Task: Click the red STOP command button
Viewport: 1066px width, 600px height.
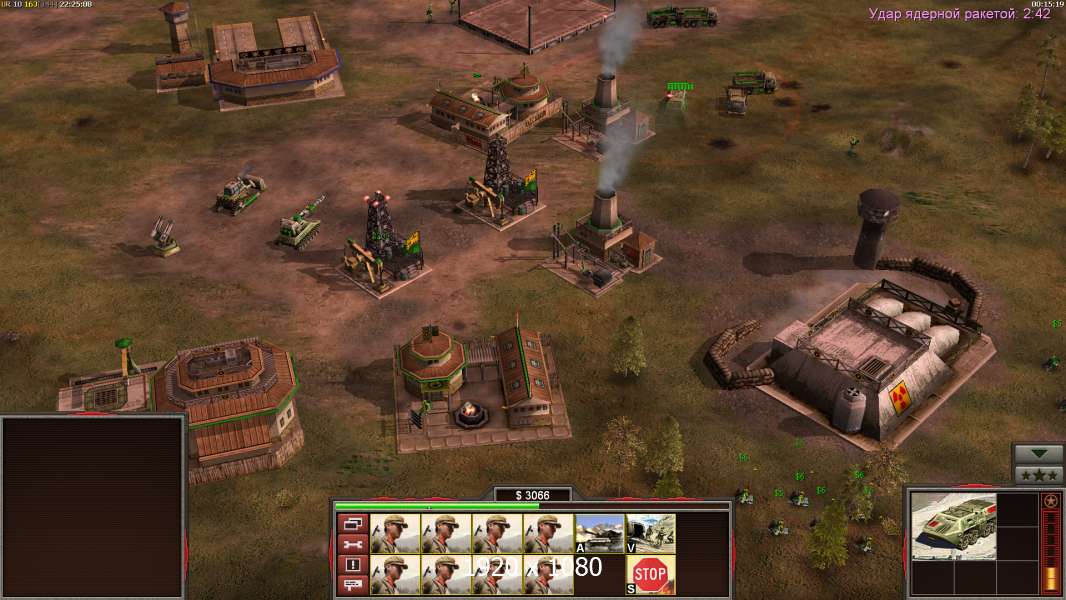Action: point(650,574)
